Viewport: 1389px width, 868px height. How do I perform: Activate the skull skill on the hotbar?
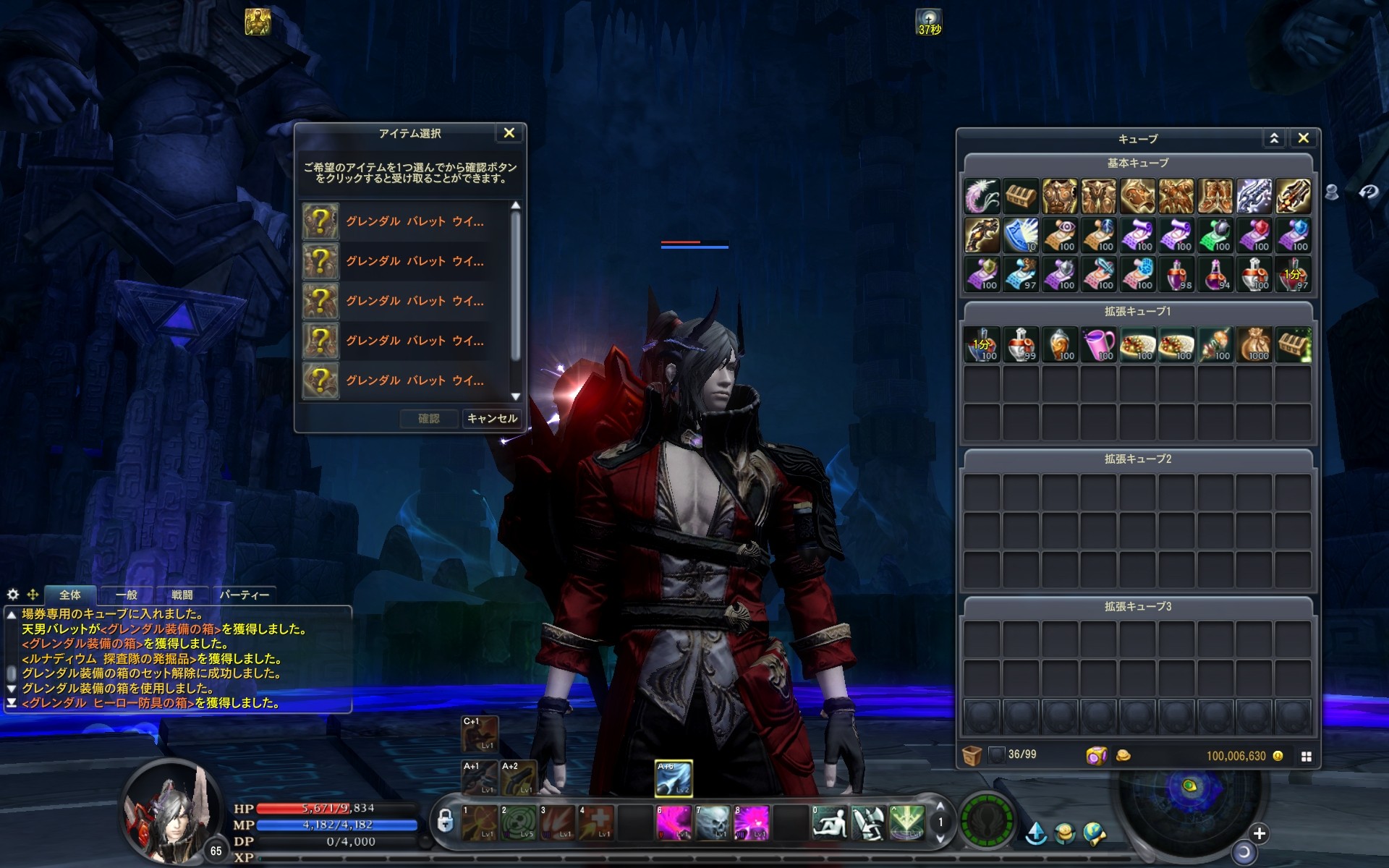coord(712,822)
